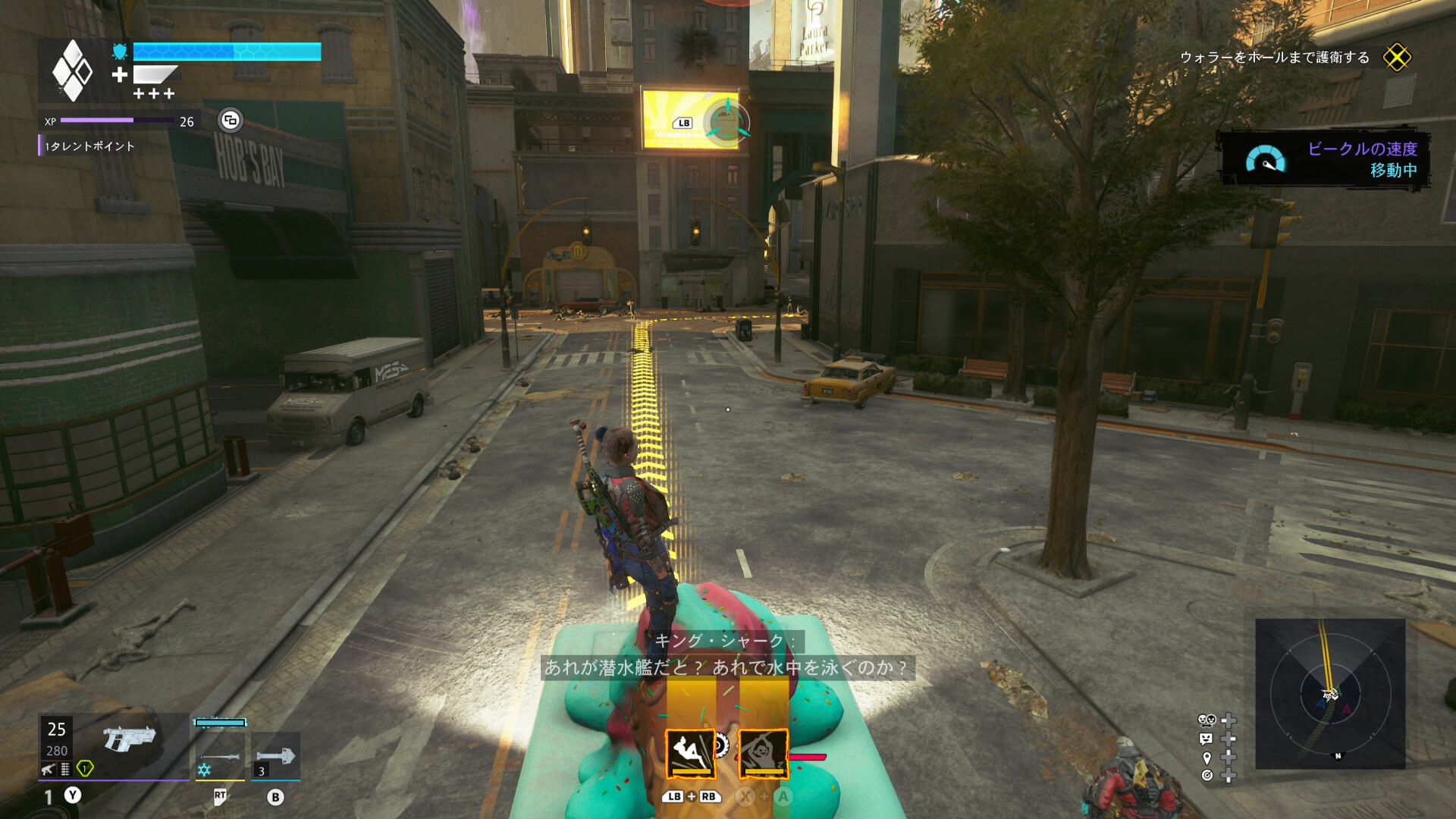Screen dimensions: 1456x819
Task: Click the talent point notification
Action: 89,146
